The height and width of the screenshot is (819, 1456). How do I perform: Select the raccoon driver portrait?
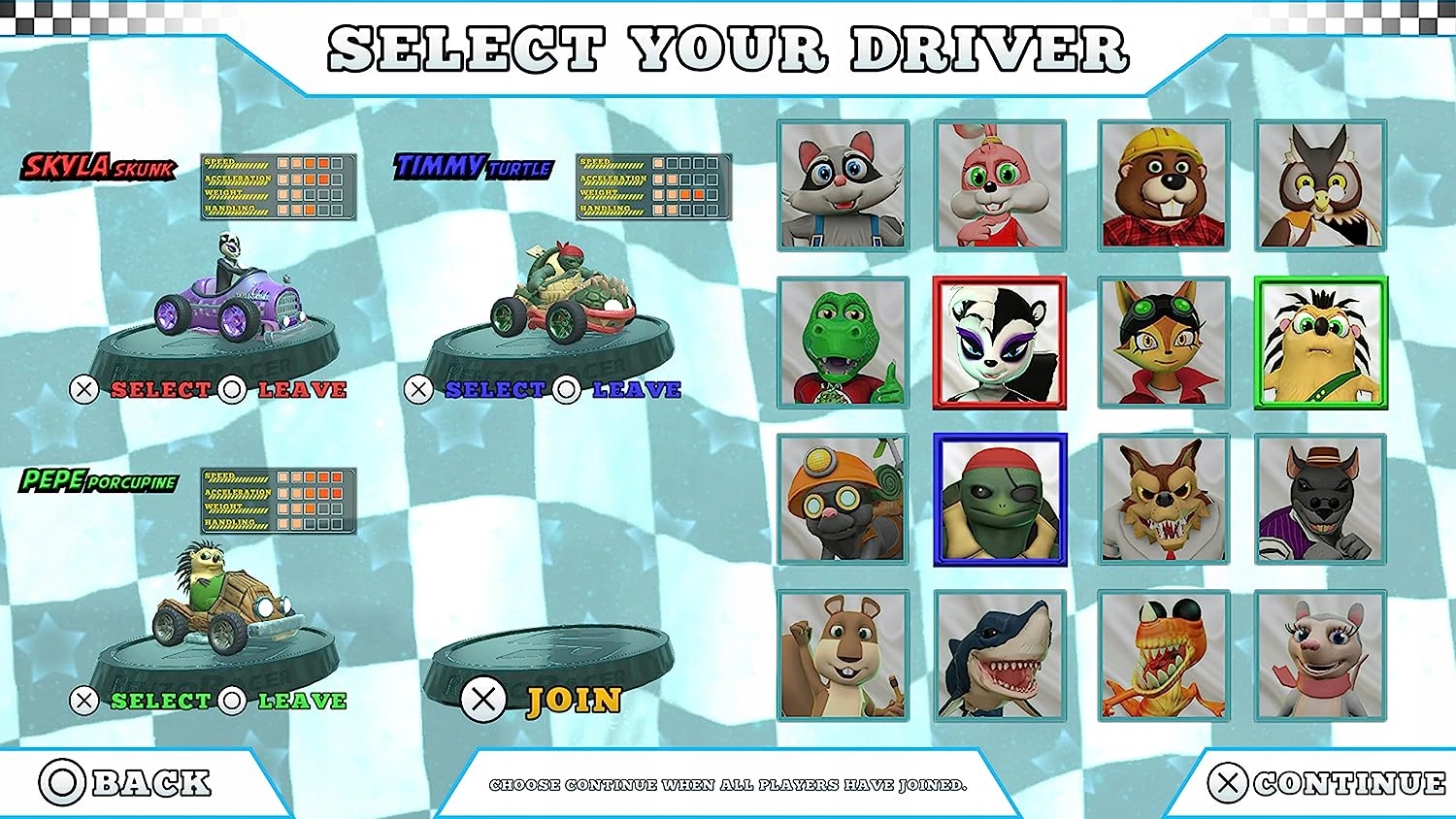pos(844,184)
